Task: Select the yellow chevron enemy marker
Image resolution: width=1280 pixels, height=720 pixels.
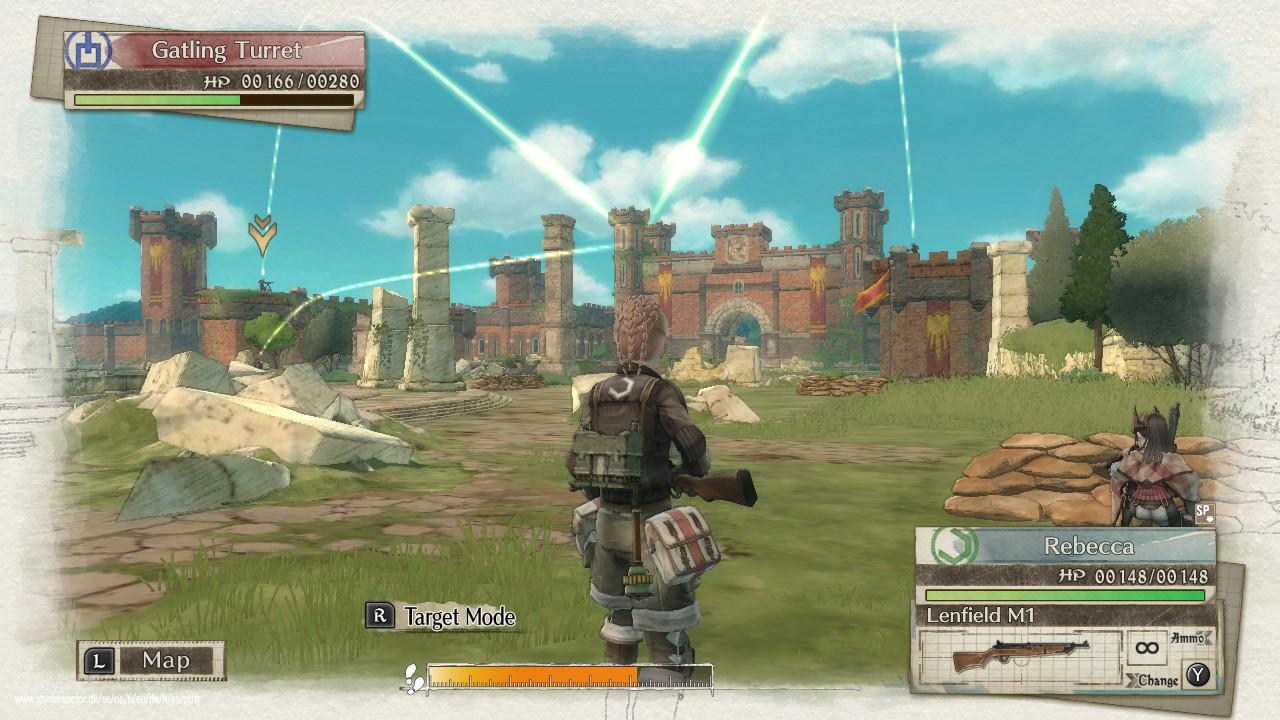Action: [x=263, y=233]
